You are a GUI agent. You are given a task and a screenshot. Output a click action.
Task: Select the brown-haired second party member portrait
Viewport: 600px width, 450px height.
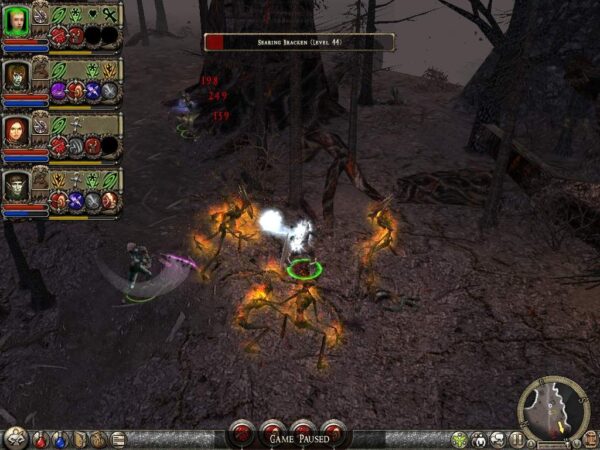pos(15,76)
